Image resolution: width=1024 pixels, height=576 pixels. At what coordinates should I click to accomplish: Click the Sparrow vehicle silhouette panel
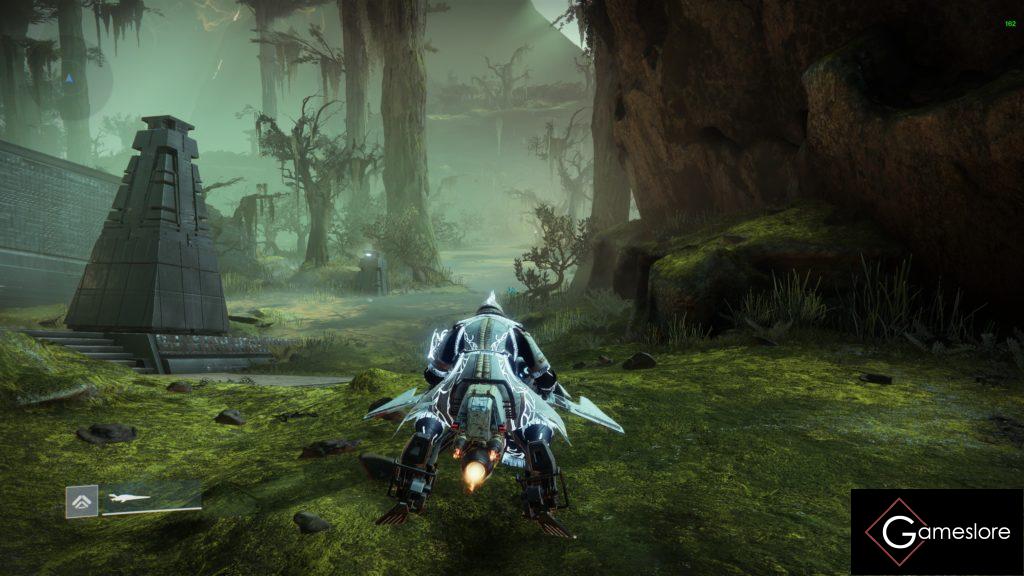tap(150, 497)
